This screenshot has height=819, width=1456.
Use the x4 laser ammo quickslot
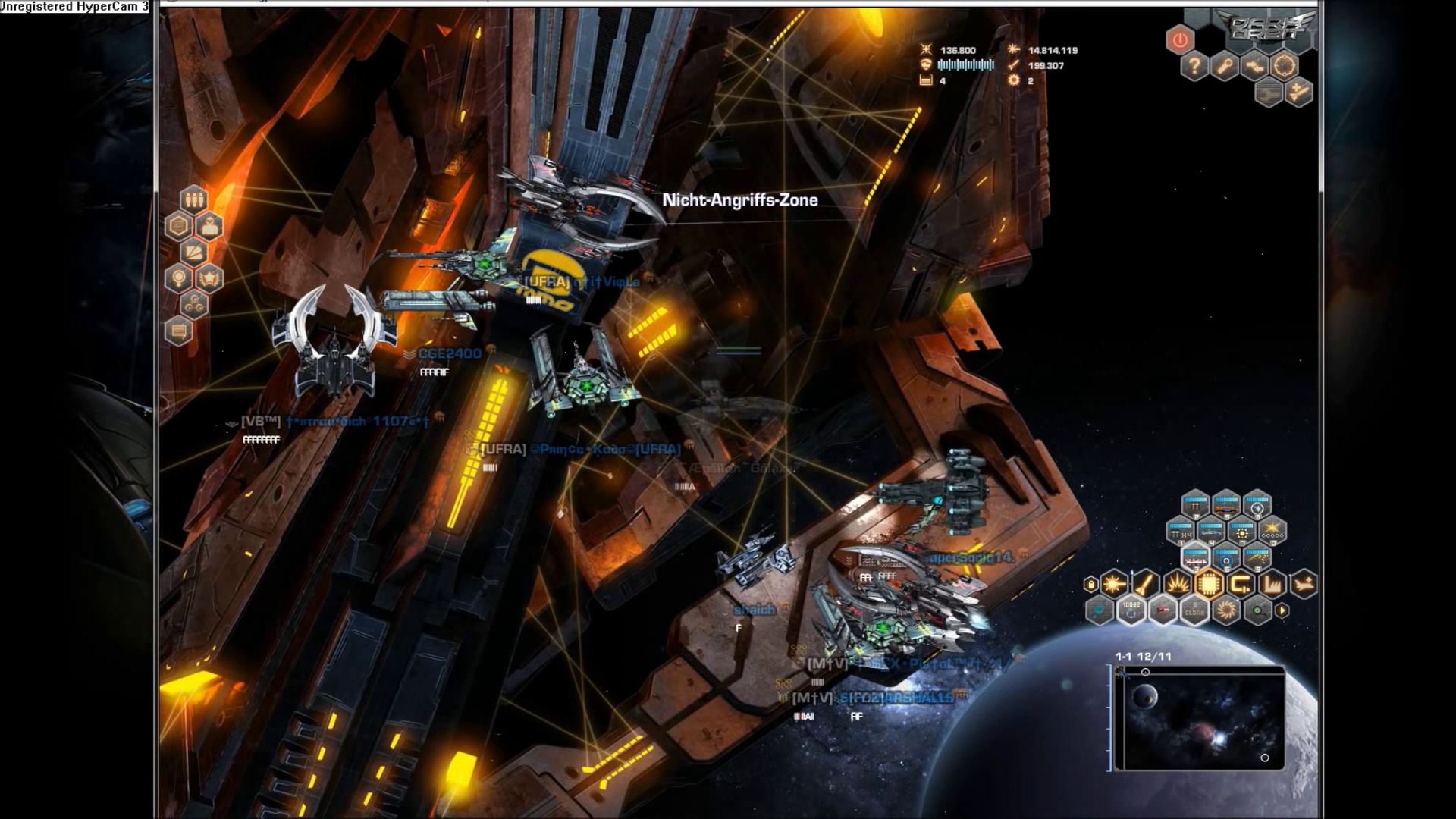[1181, 532]
